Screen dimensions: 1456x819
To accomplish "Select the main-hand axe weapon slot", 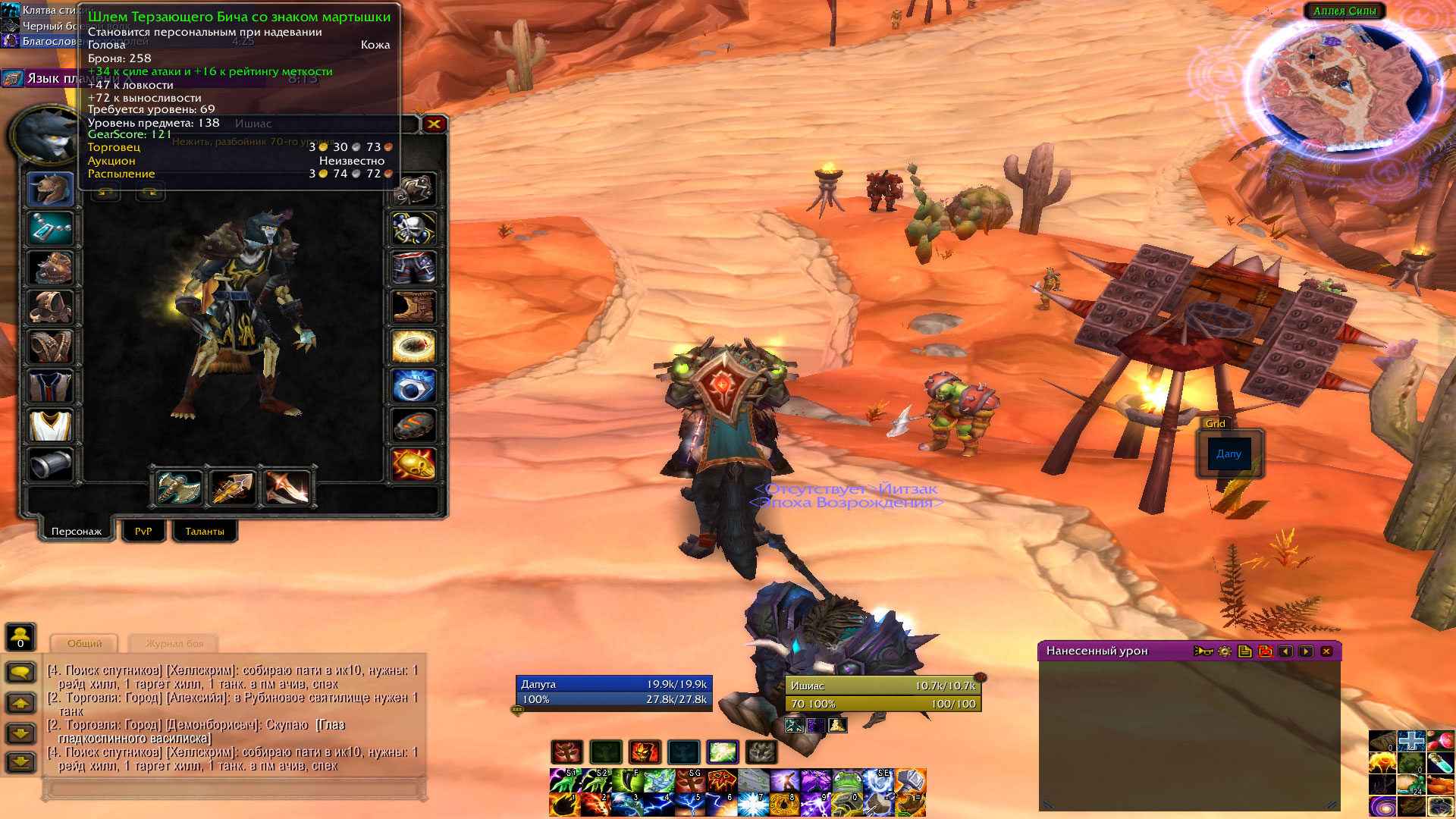I will pyautogui.click(x=180, y=487).
